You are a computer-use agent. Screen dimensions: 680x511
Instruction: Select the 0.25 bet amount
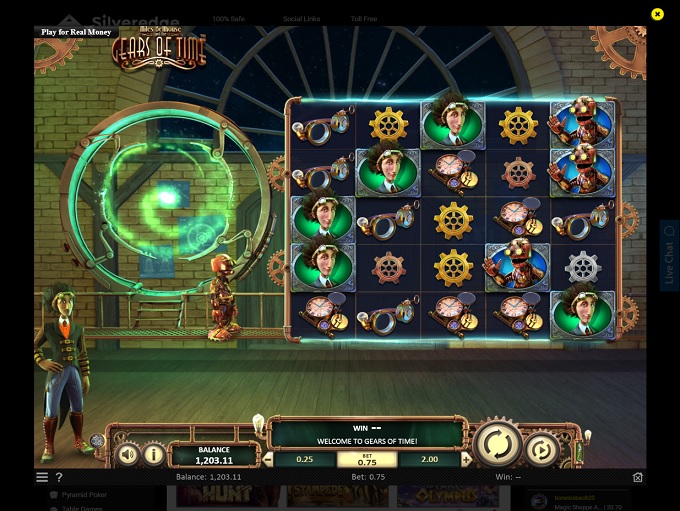coord(305,459)
